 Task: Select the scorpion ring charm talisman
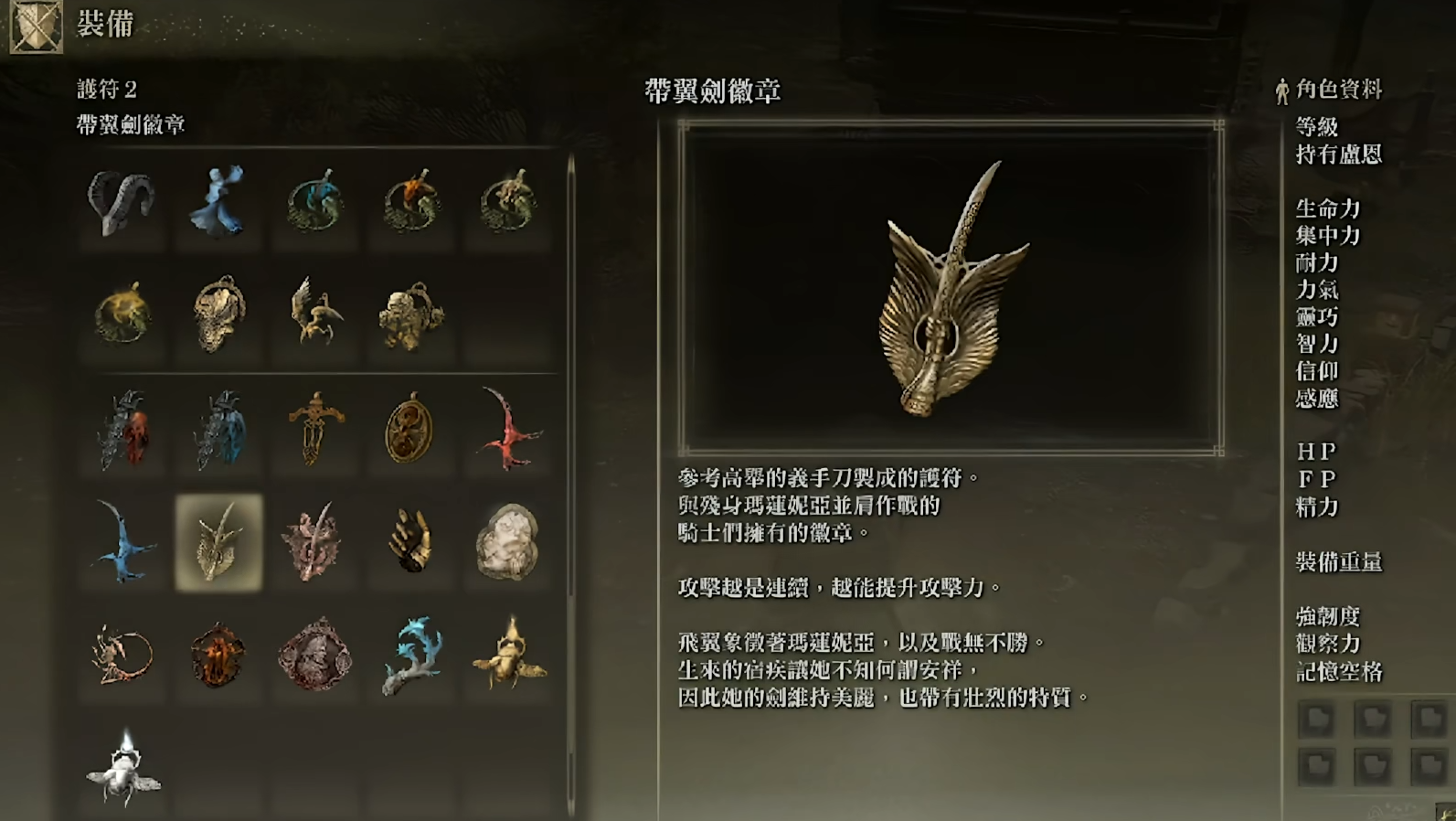123,655
